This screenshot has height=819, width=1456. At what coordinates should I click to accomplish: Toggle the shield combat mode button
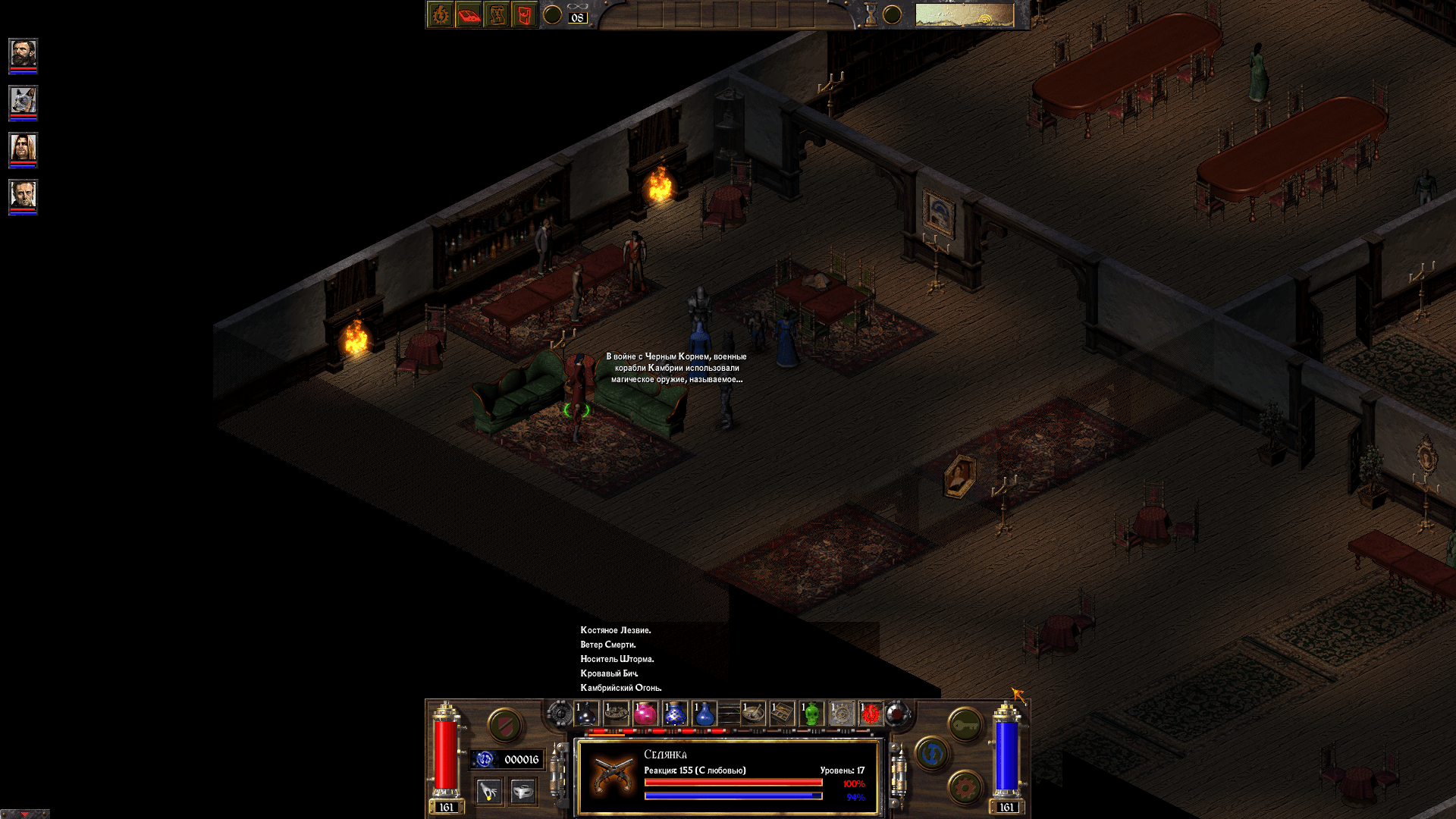[x=504, y=723]
